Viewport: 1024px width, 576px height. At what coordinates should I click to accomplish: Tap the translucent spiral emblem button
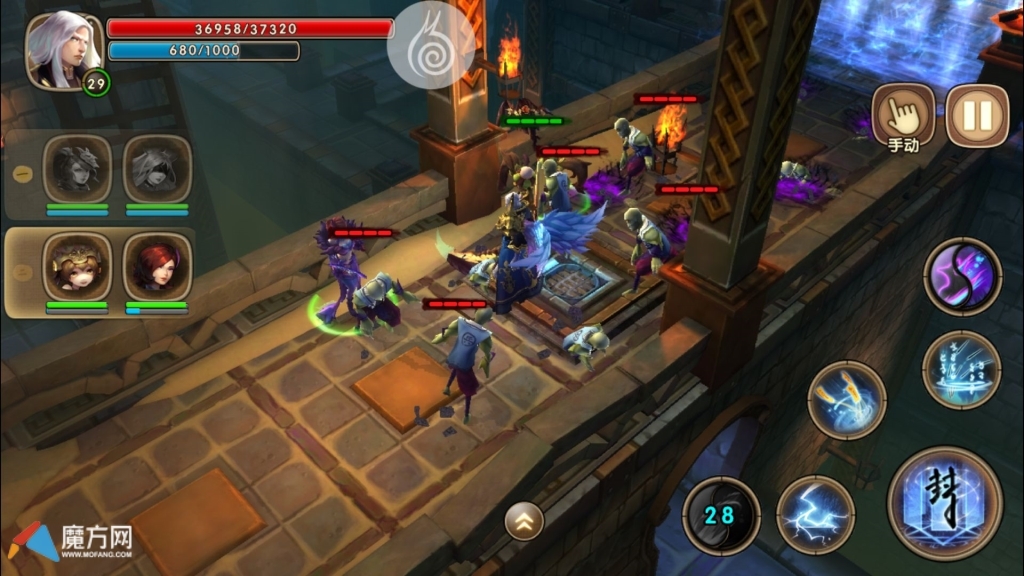pyautogui.click(x=431, y=45)
